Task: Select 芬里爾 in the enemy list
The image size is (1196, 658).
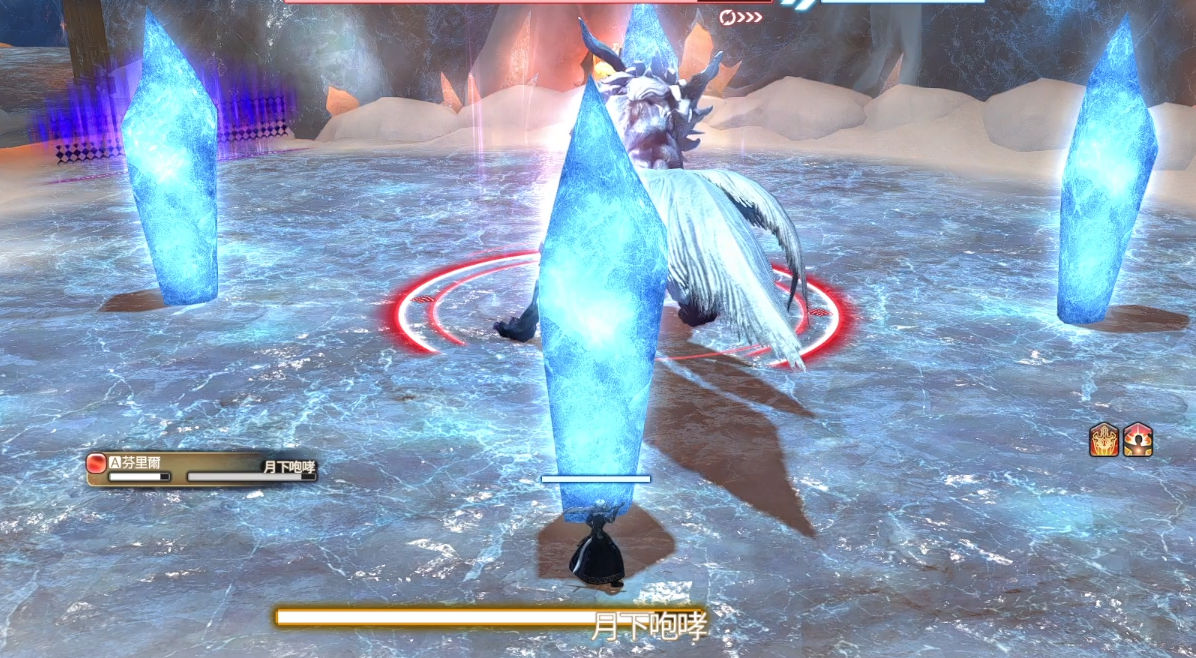Action: 145,464
